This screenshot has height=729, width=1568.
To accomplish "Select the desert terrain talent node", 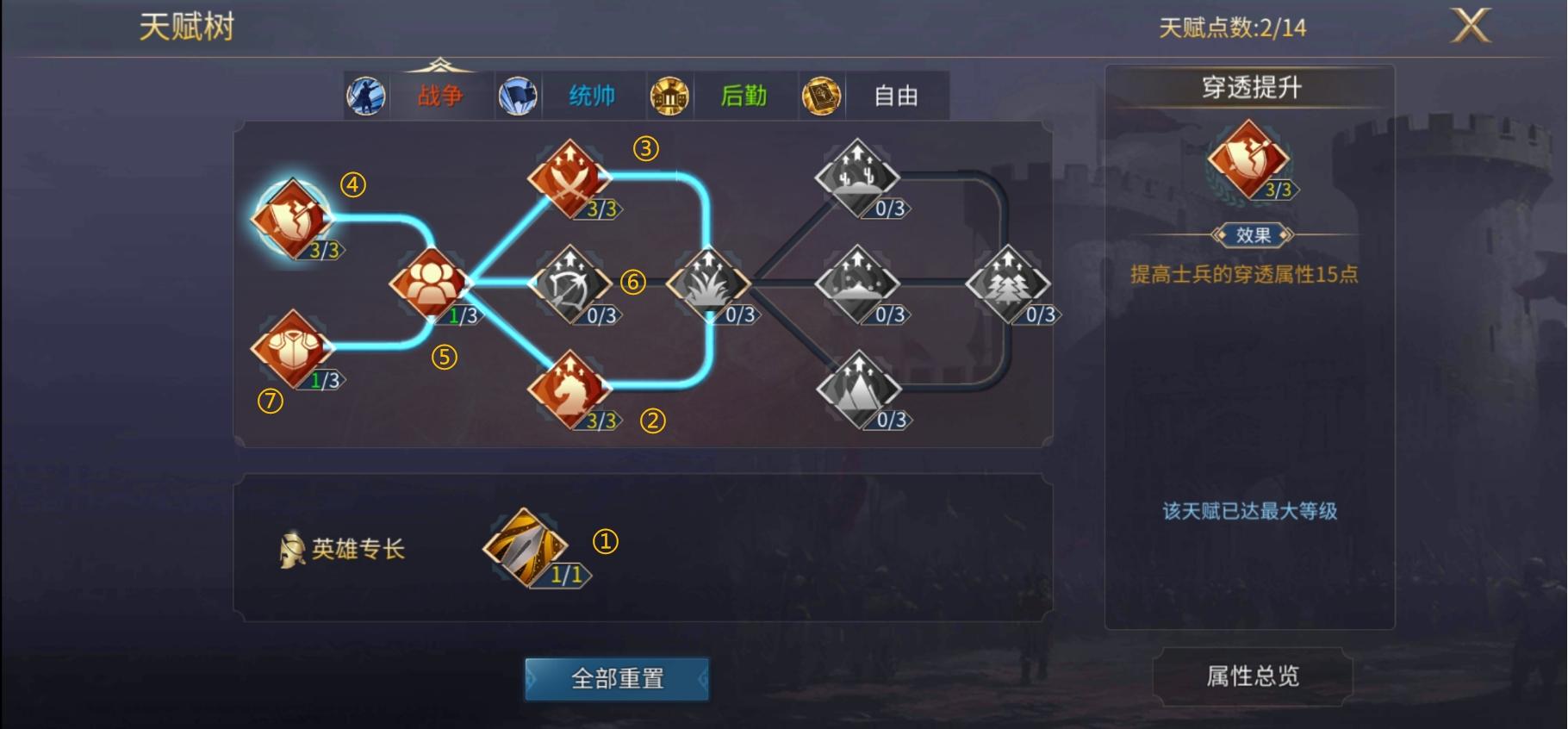I will click(856, 178).
